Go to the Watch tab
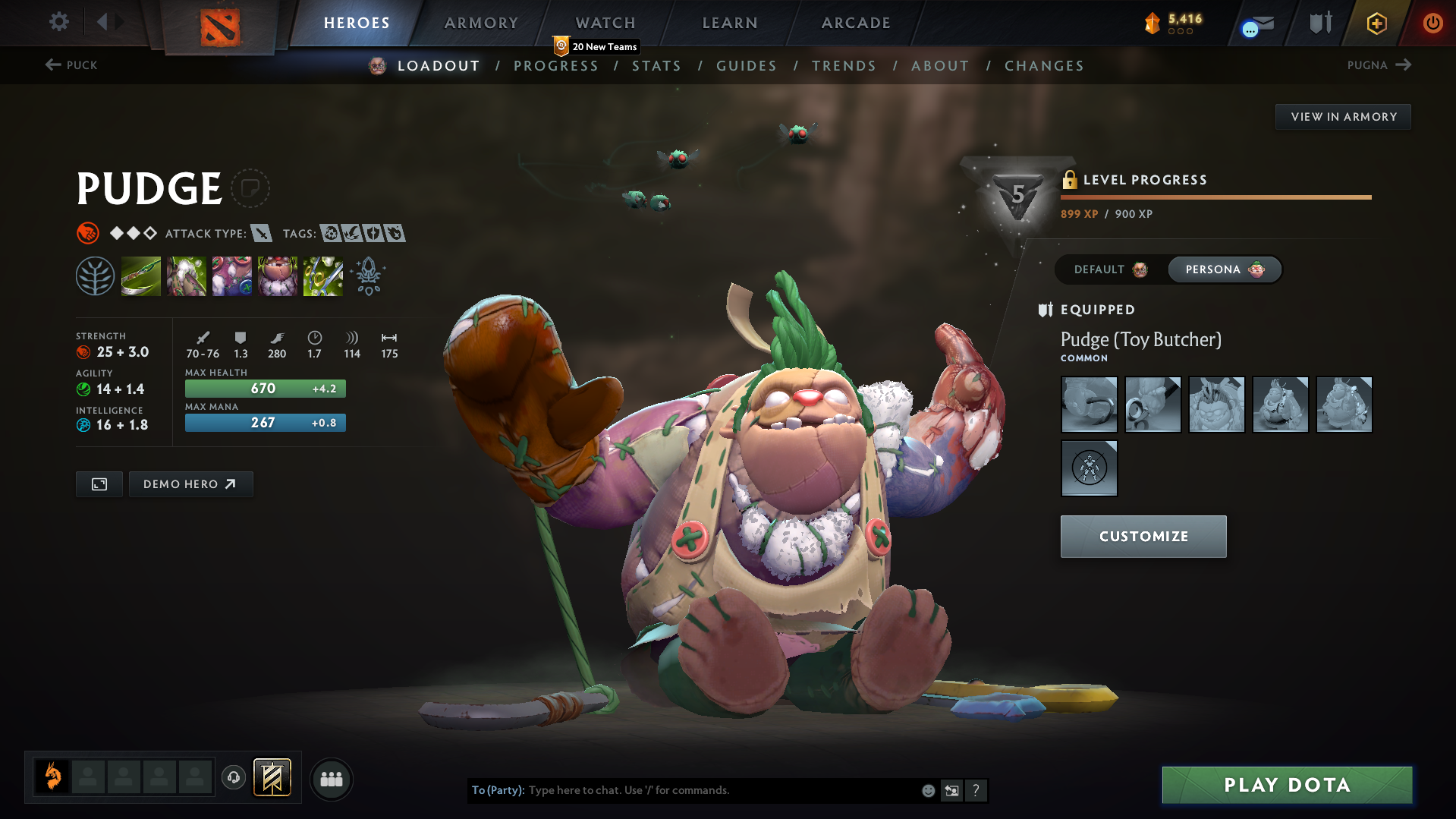This screenshot has height=819, width=1456. tap(605, 23)
